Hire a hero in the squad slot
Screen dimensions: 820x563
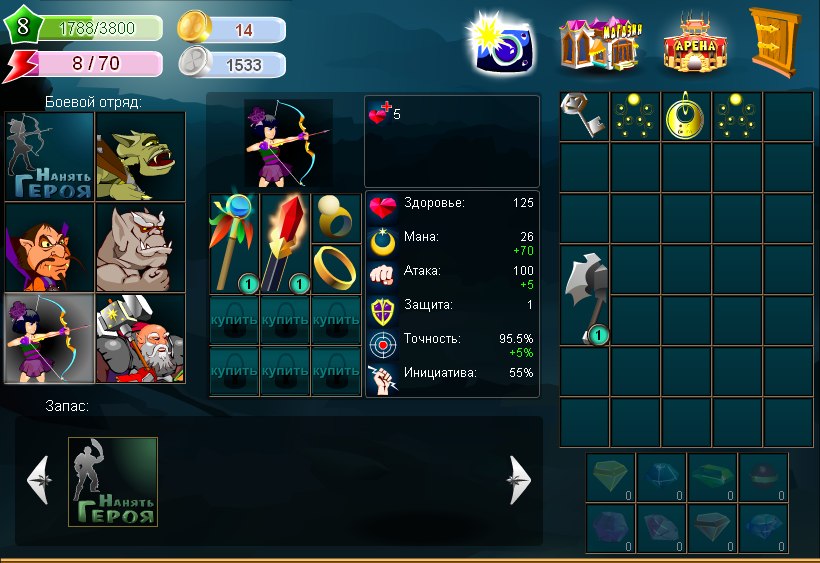pos(50,156)
